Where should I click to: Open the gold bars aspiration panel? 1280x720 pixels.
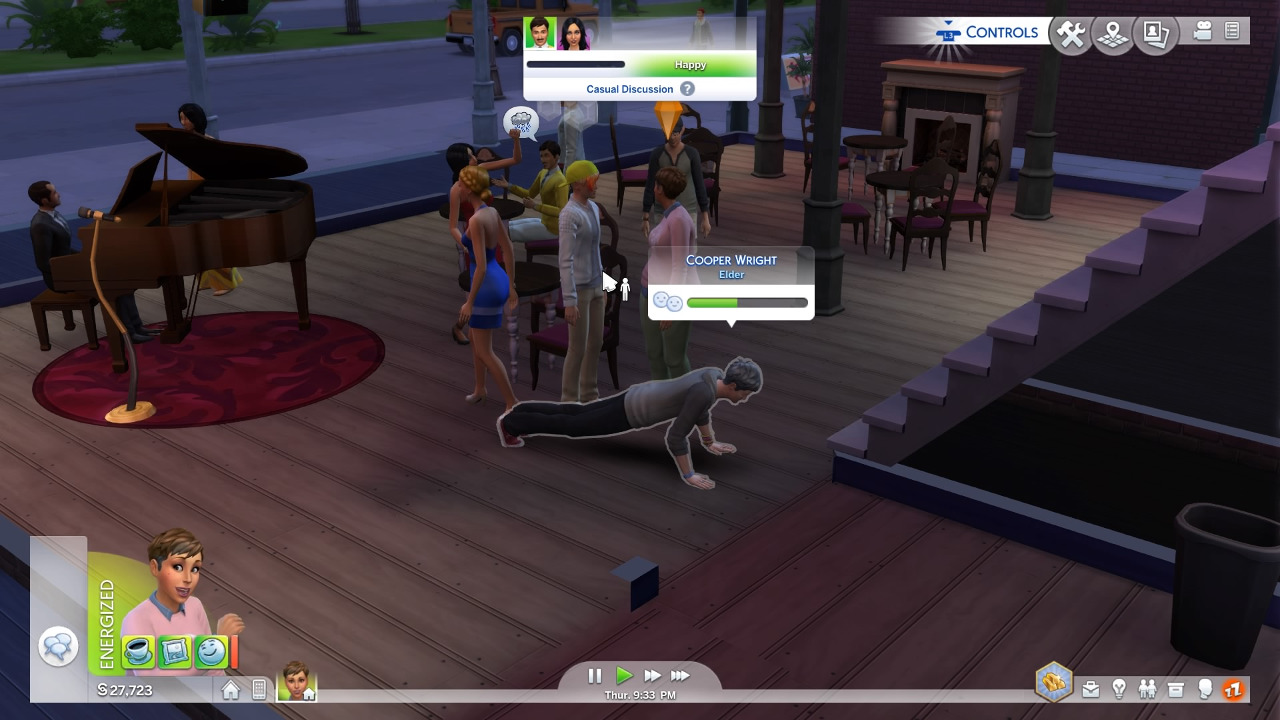point(1053,683)
